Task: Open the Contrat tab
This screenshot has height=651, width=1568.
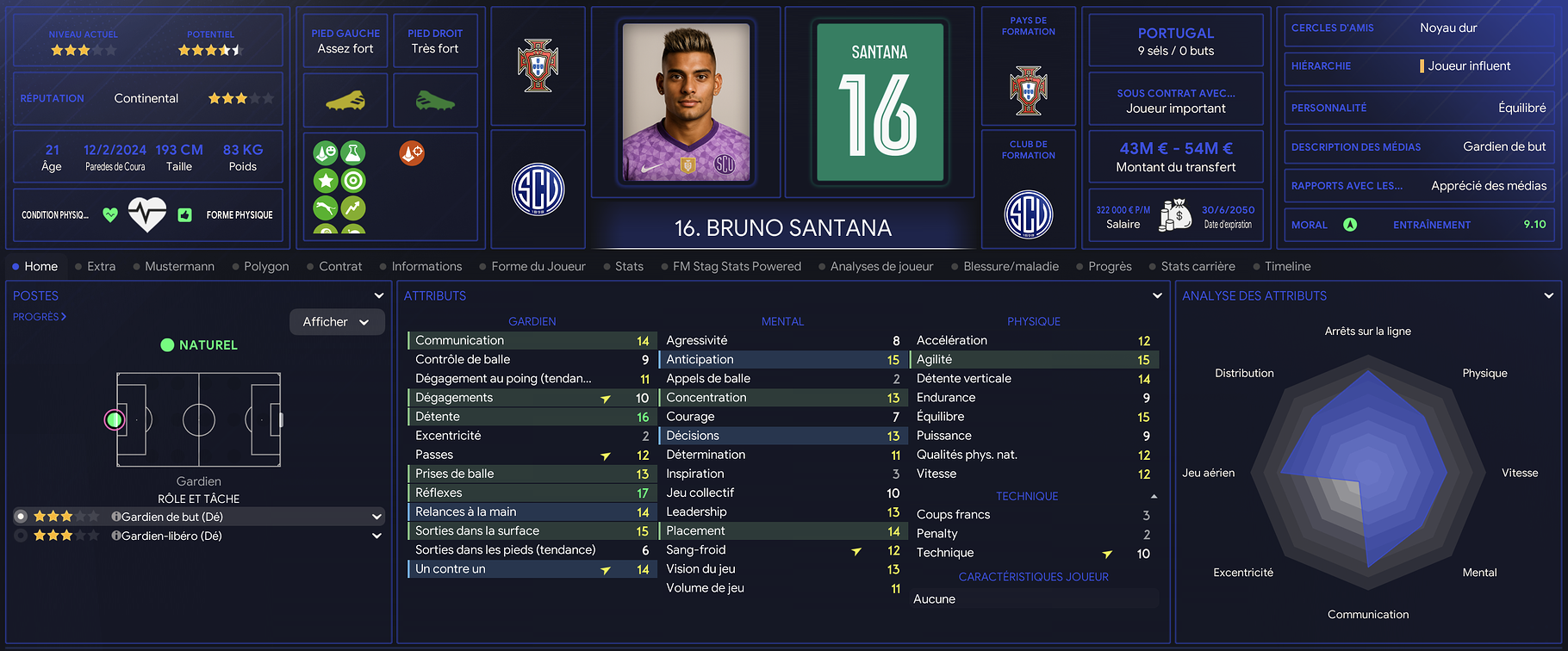Action: point(340,267)
